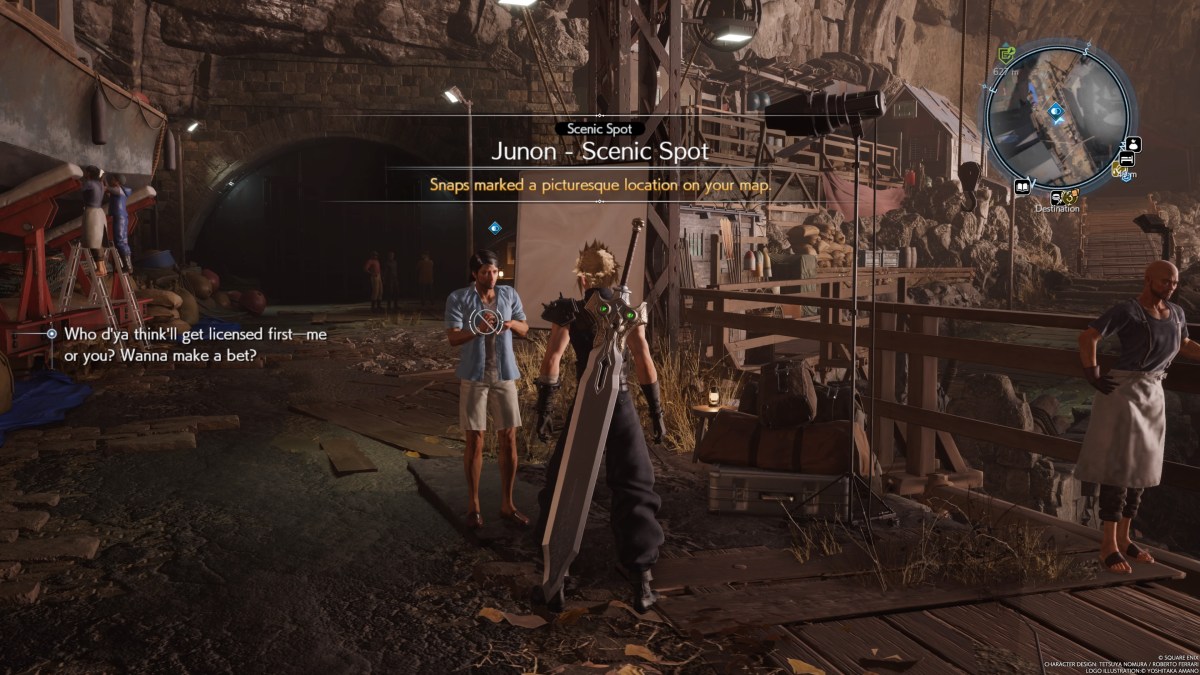The width and height of the screenshot is (1200, 675).
Task: Select the green quest marker above the minimap
Action: (x=1006, y=53)
